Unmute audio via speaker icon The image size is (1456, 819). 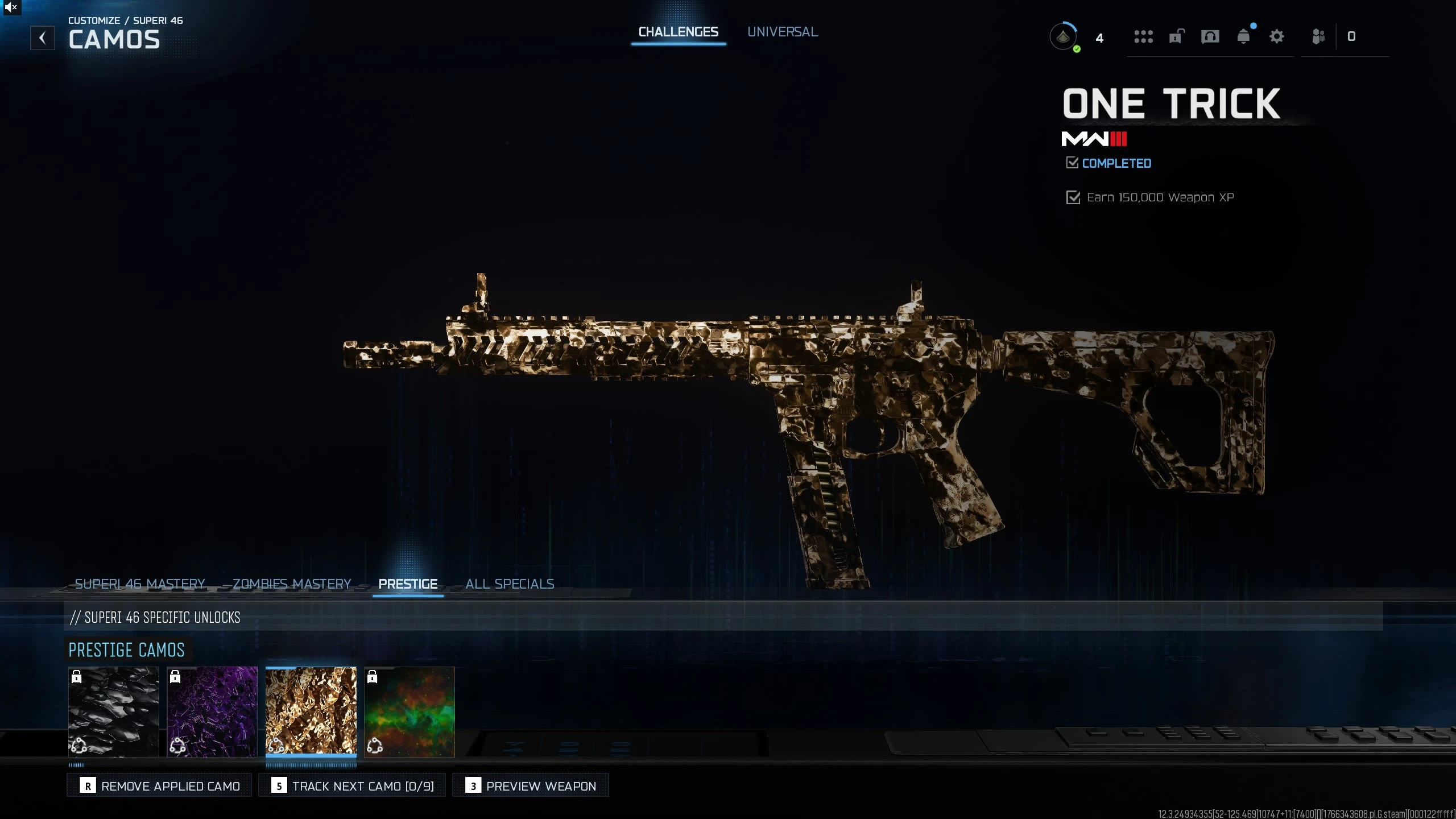[x=11, y=7]
